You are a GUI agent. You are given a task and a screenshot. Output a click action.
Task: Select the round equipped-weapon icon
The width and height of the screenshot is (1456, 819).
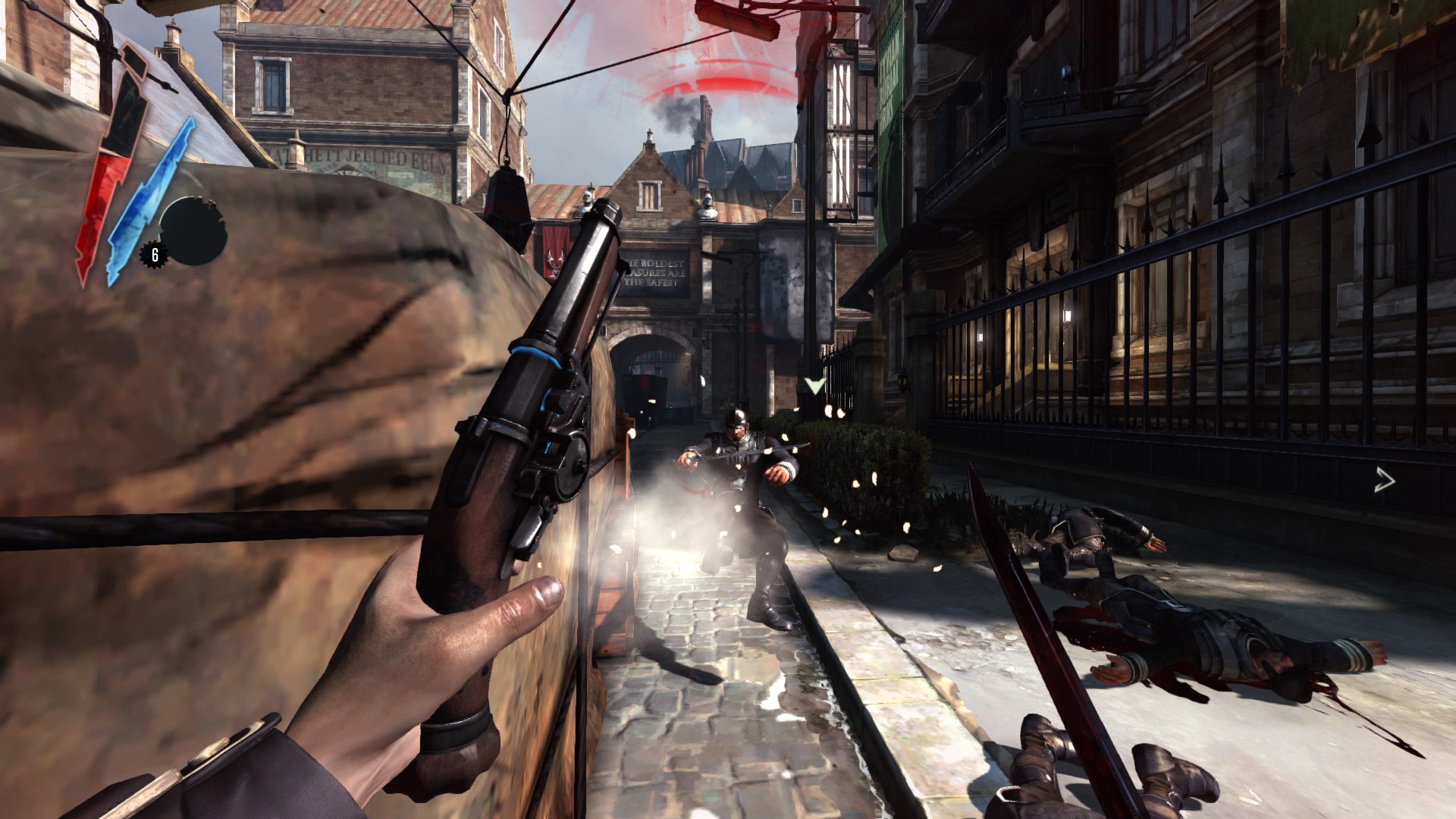[x=193, y=231]
